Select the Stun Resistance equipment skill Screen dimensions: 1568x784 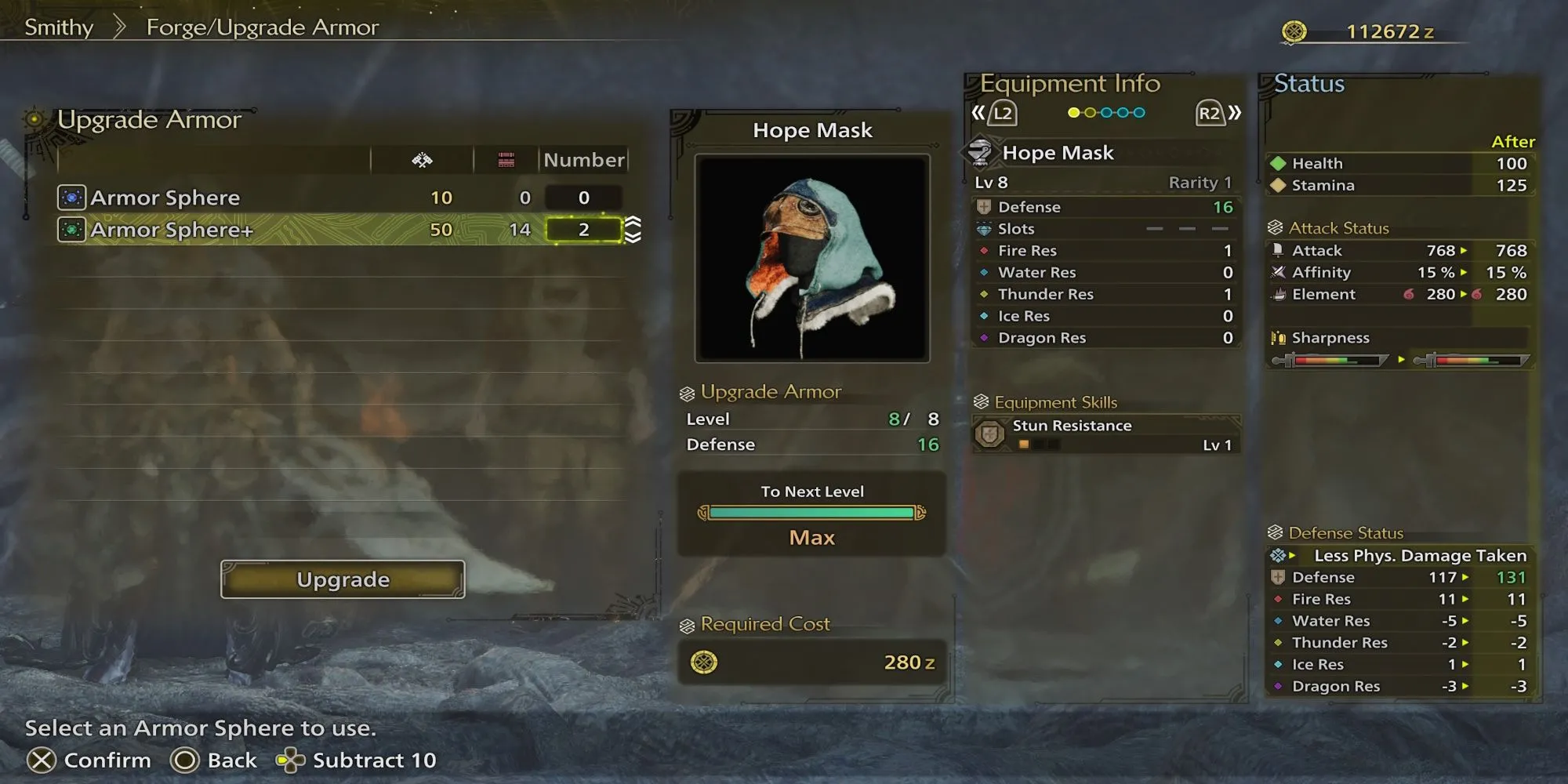tap(1106, 434)
